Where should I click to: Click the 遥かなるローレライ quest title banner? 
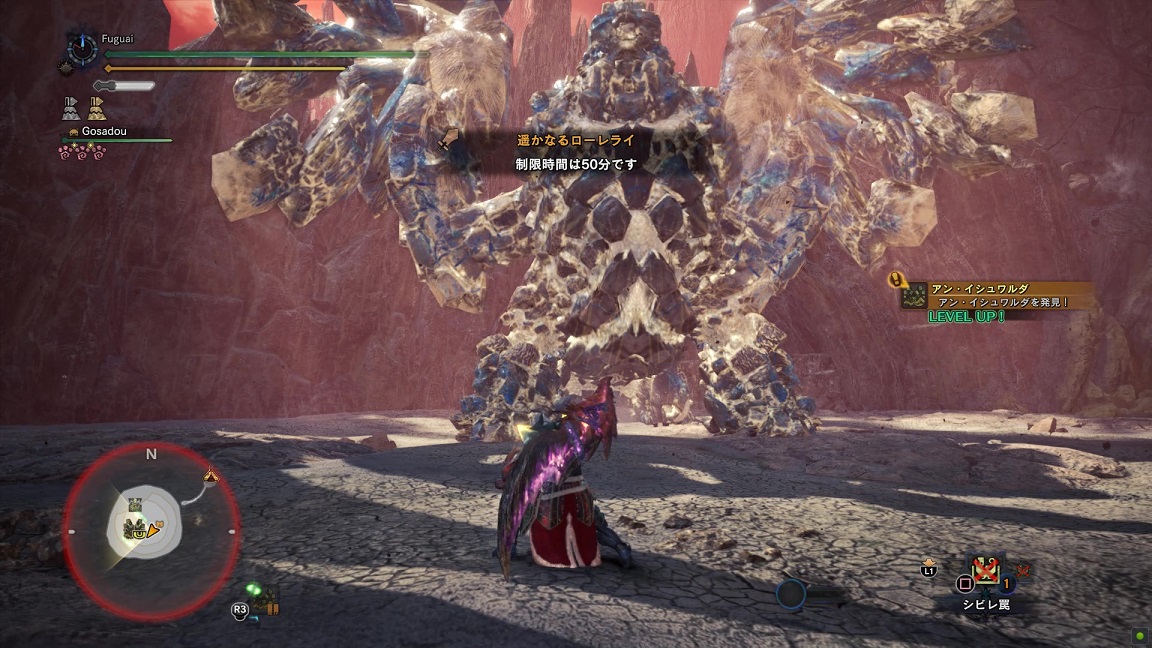pos(575,142)
